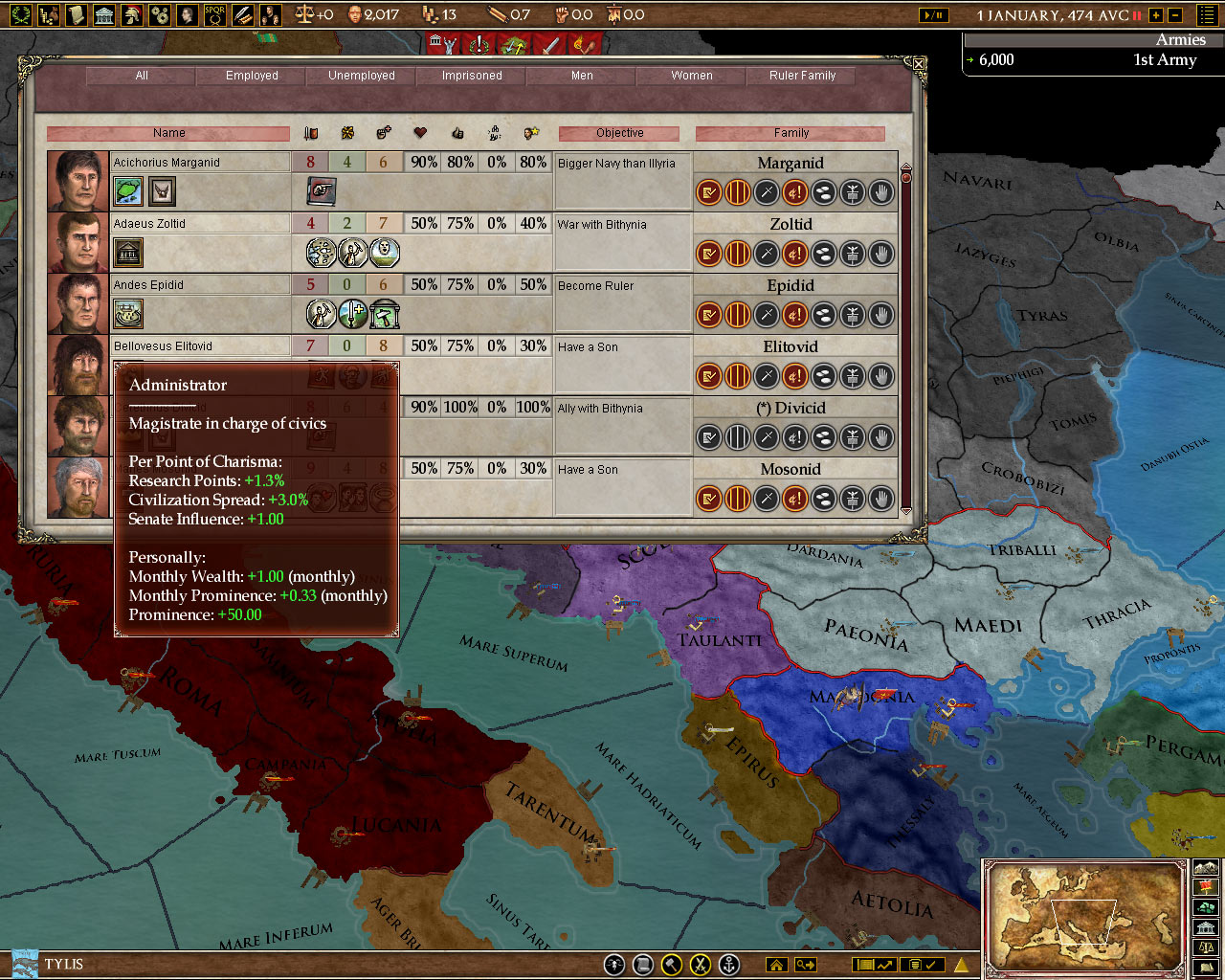
Task: Open the laurel wreath overview panel
Action: [21, 14]
